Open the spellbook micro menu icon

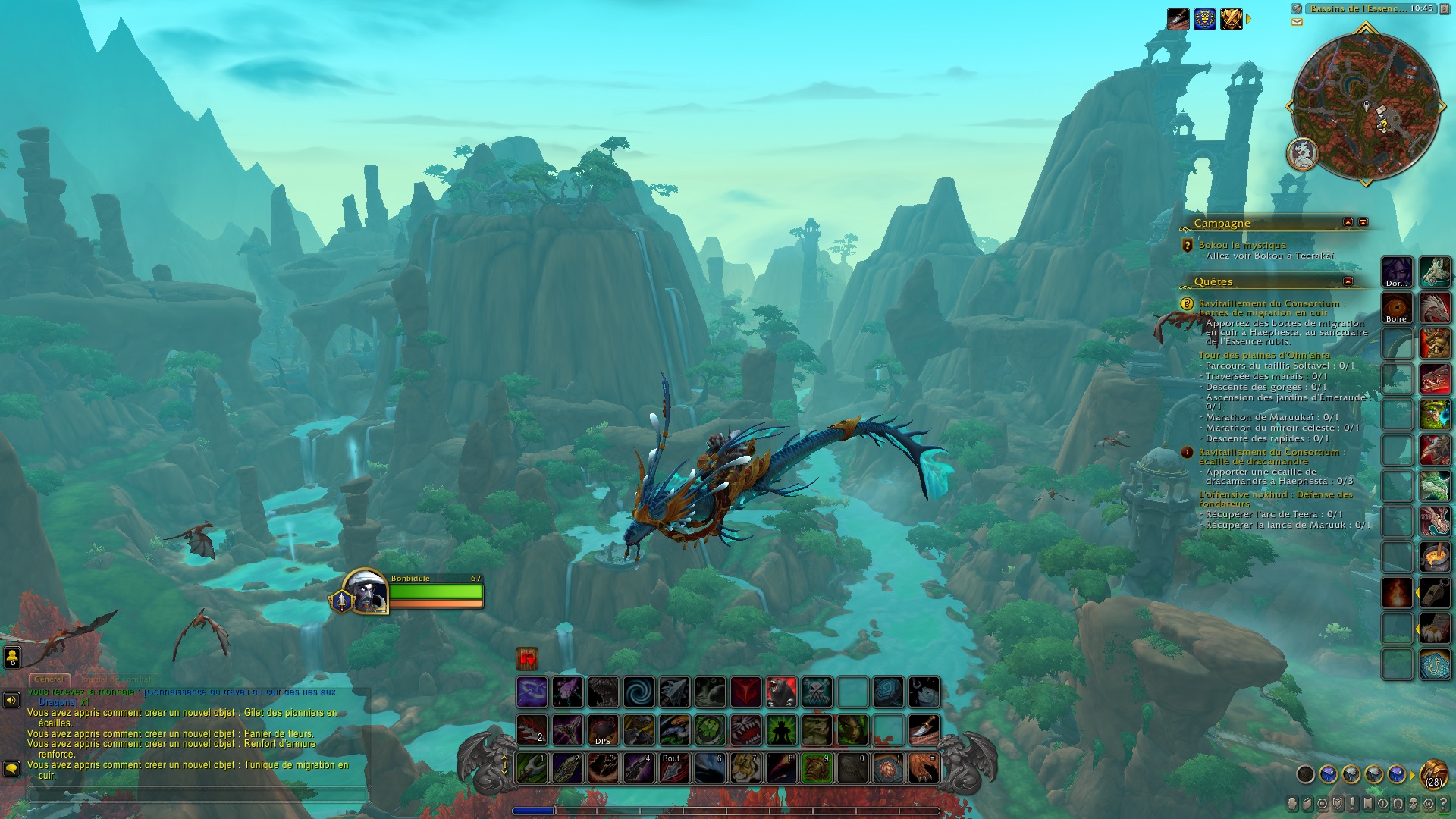[1307, 805]
